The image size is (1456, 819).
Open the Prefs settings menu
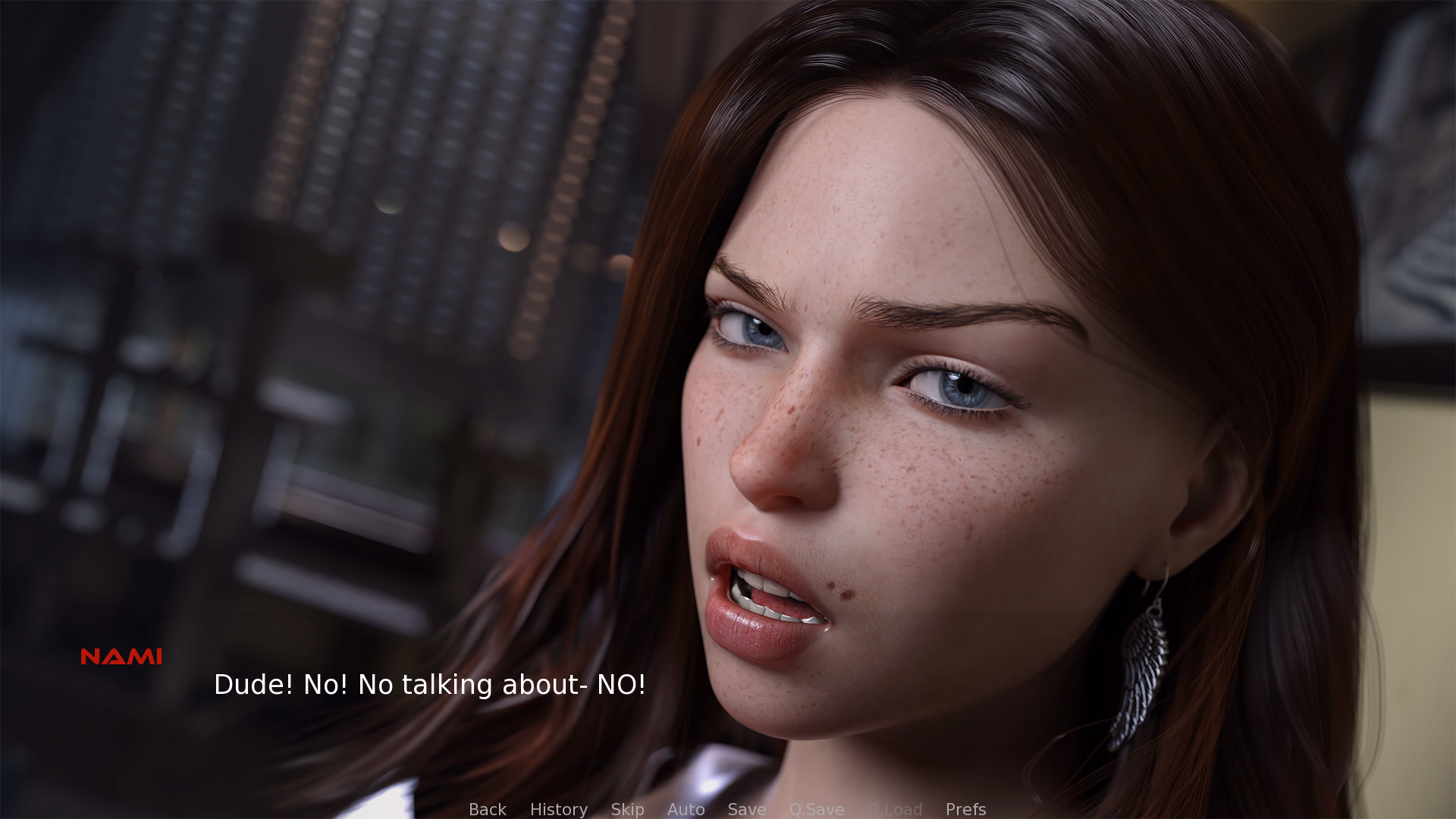[965, 809]
